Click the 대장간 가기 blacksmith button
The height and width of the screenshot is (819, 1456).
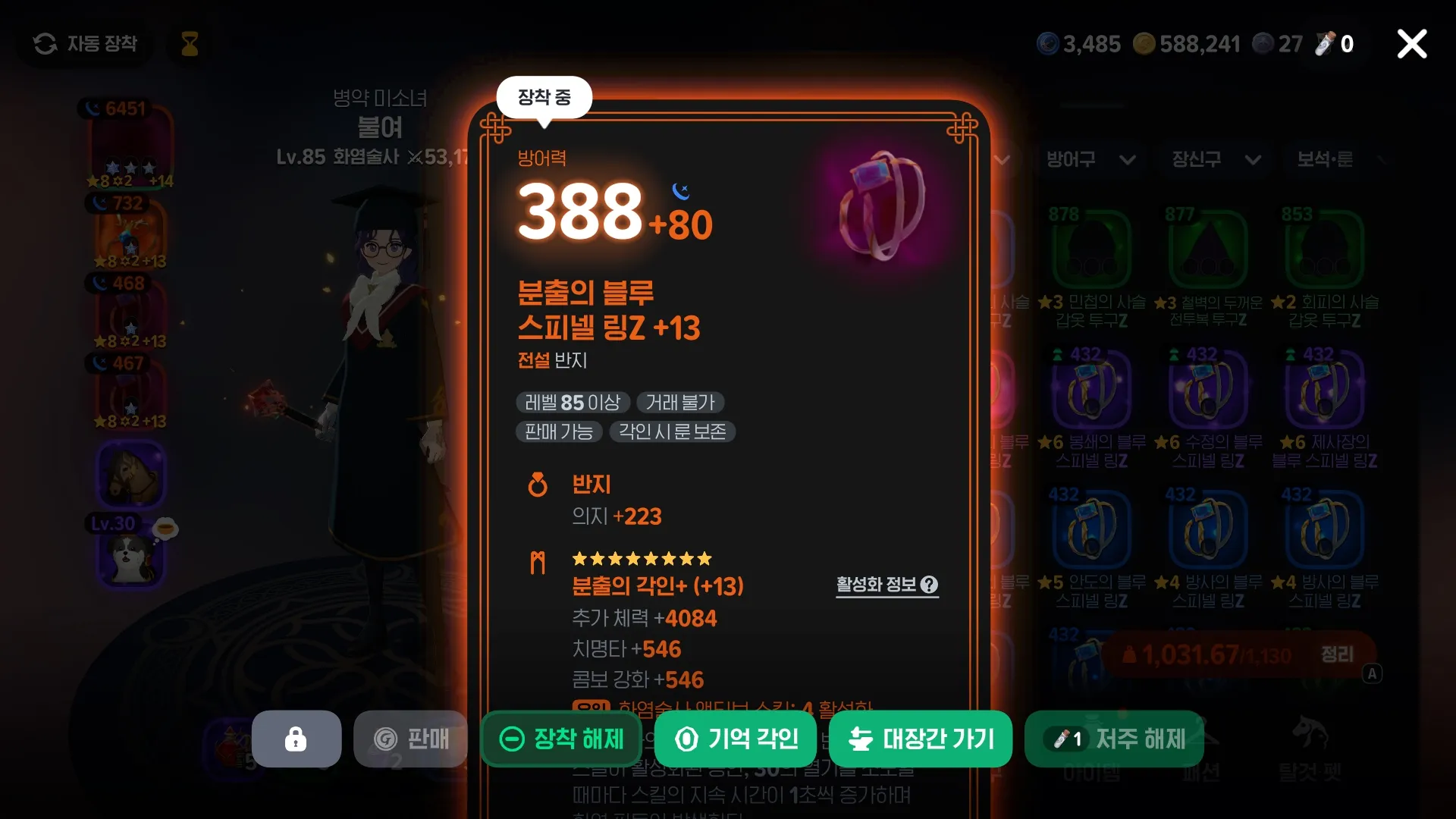[920, 739]
